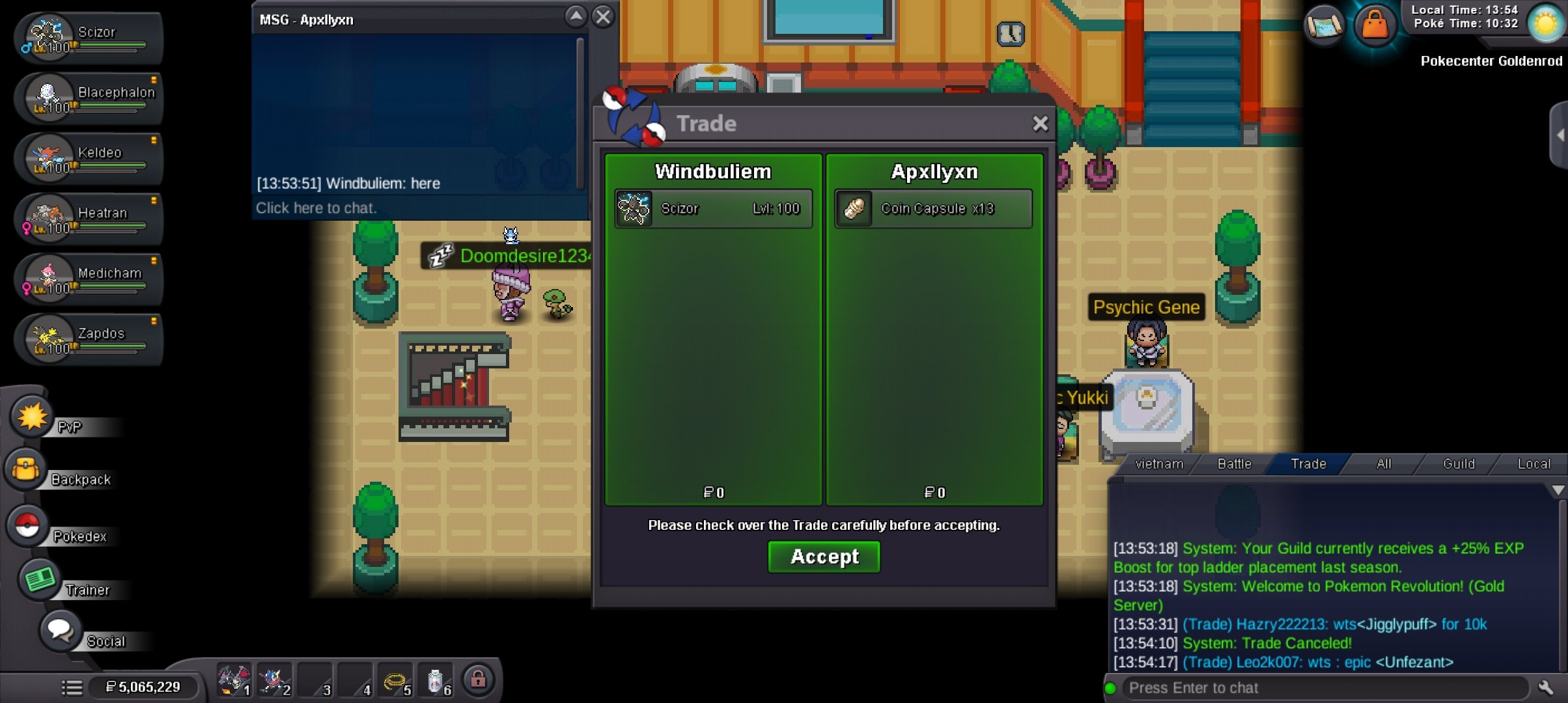Open the Local chat tab
Screen dimensions: 1568x703
[x=1533, y=464]
